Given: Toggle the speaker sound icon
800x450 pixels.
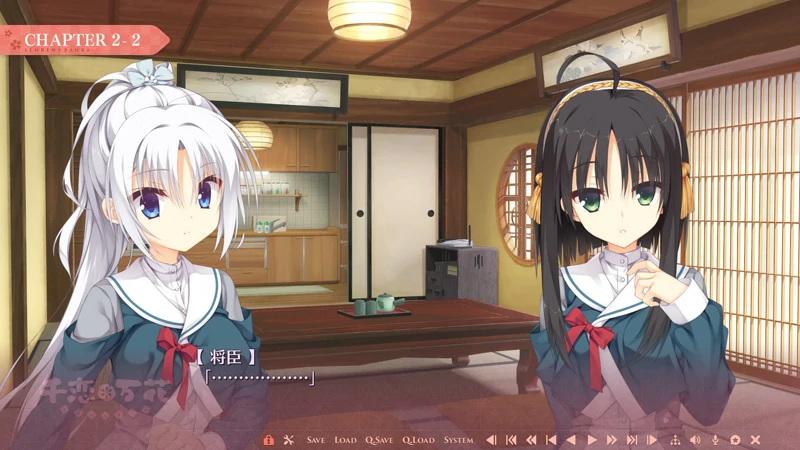Looking at the screenshot, I should coord(695,440).
